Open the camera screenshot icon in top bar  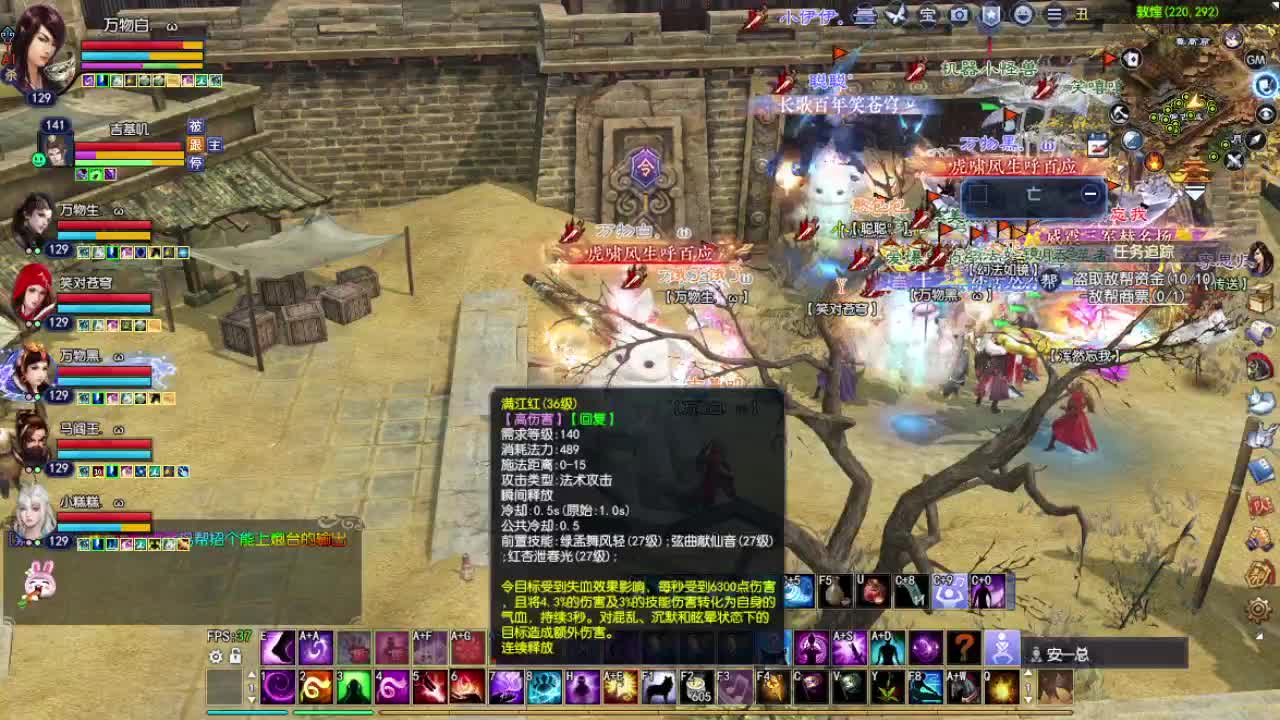pos(958,14)
